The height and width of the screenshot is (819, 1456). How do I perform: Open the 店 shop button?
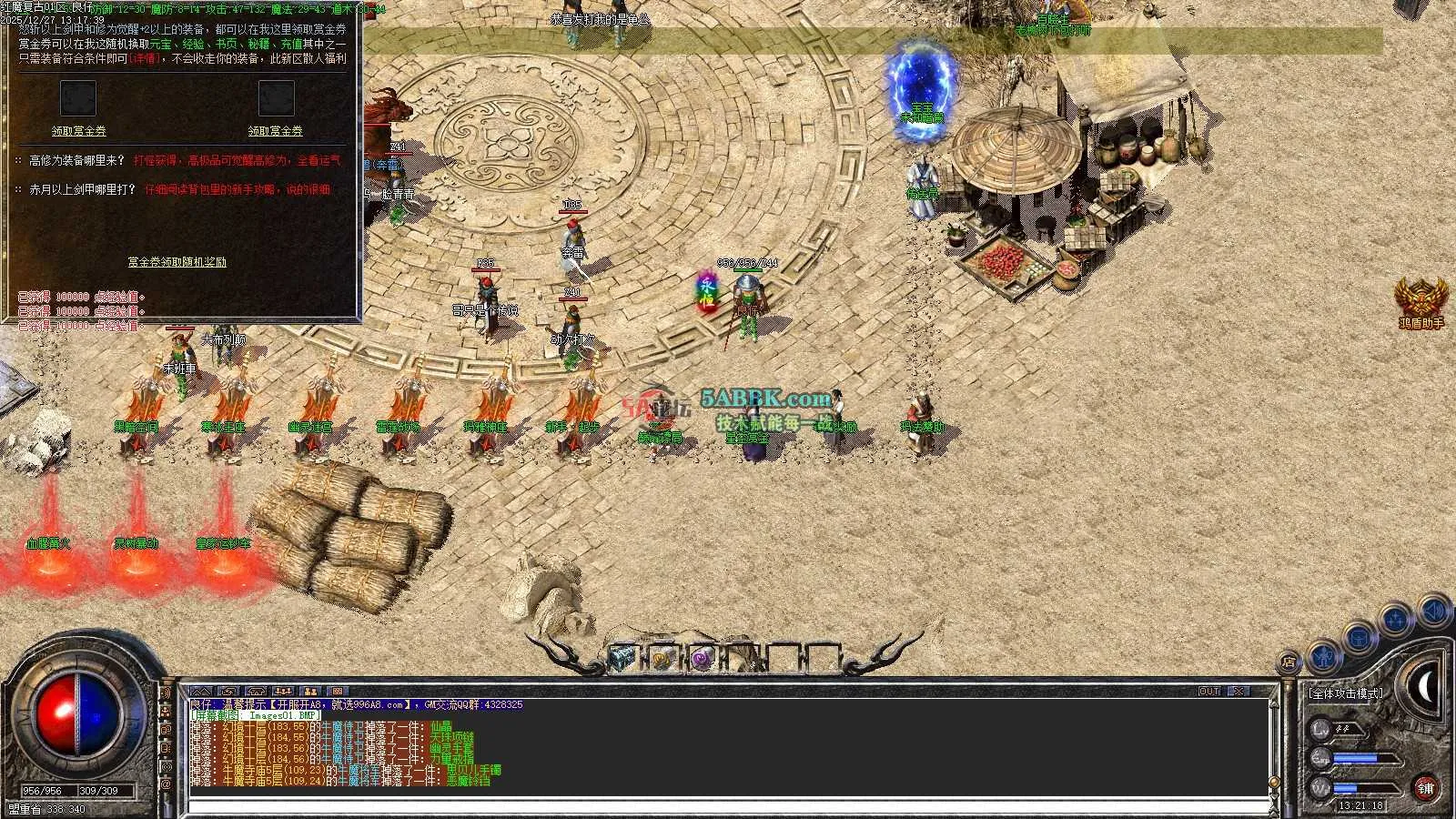(x=1289, y=662)
